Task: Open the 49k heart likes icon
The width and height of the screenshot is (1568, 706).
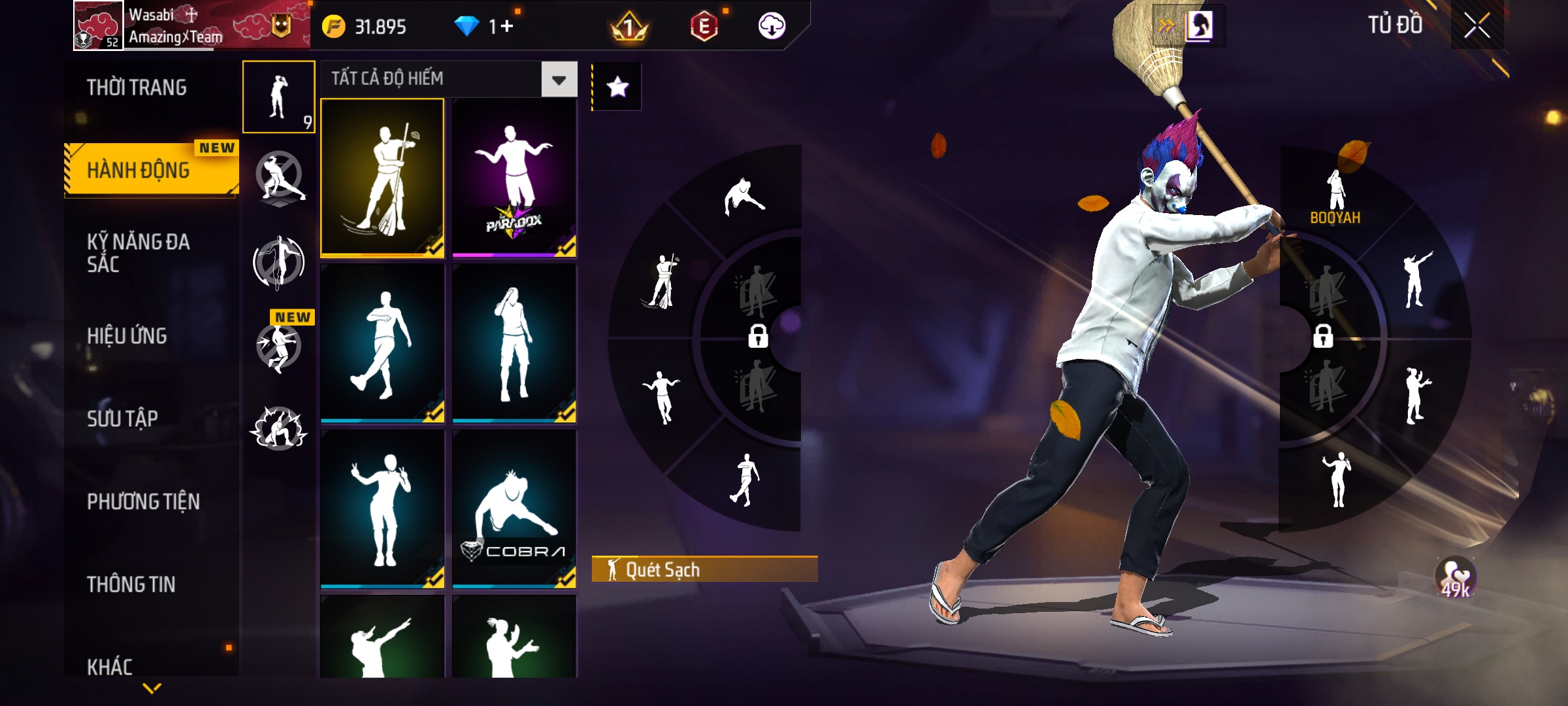Action: pos(1456,578)
